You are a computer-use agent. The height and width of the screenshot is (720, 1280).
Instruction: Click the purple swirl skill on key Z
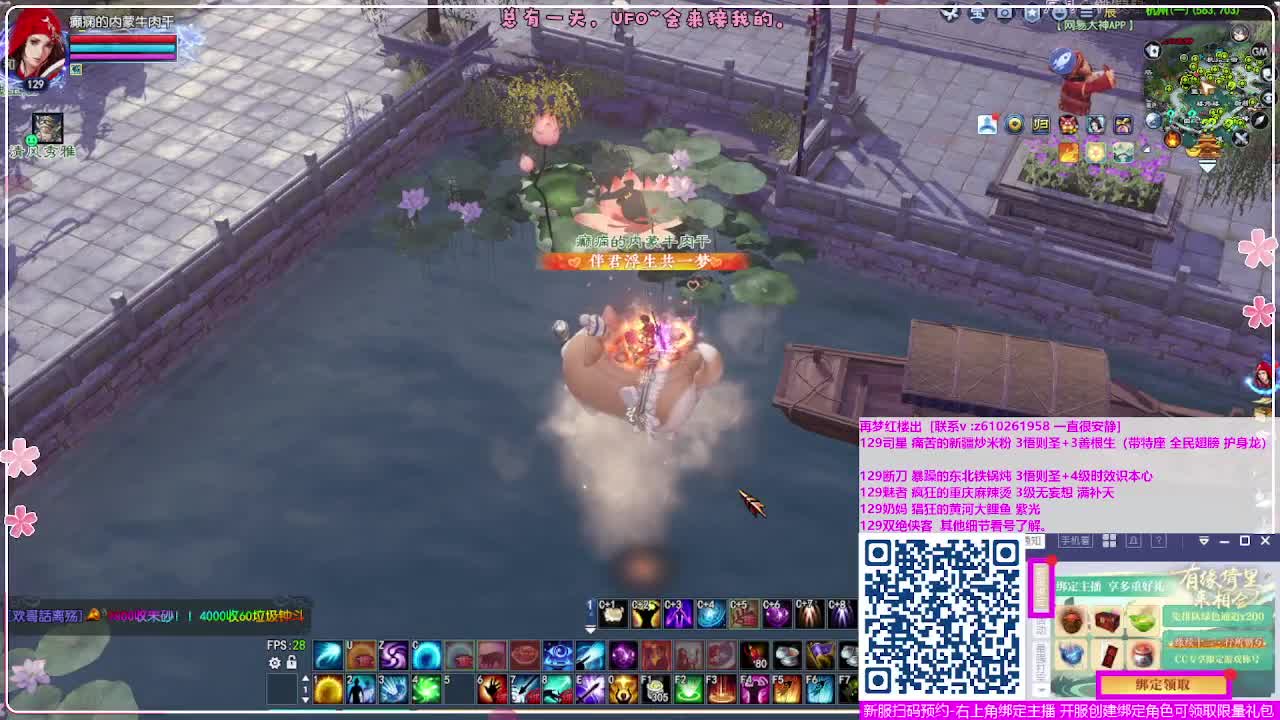click(393, 654)
